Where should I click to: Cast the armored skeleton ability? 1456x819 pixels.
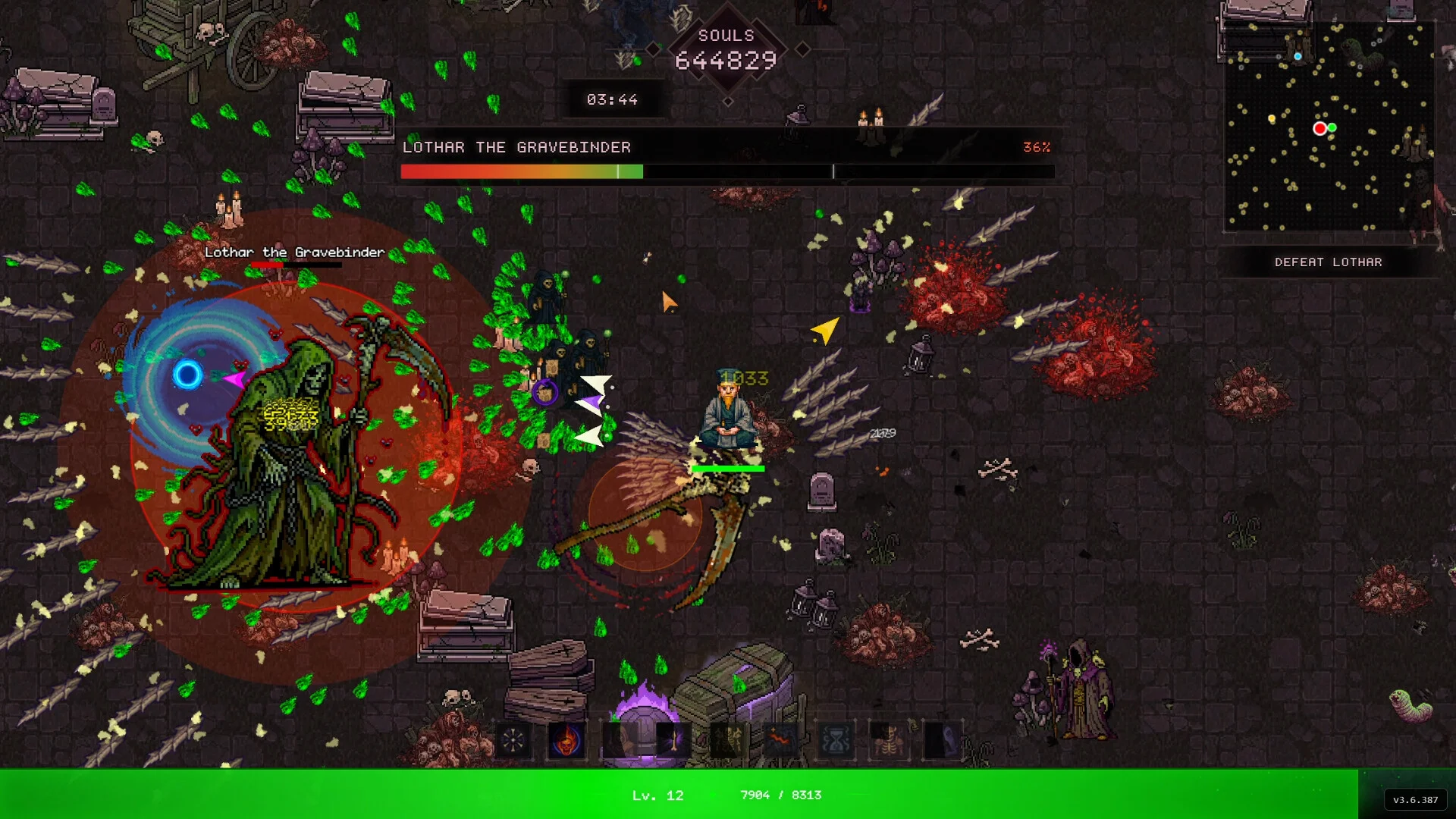point(889,740)
